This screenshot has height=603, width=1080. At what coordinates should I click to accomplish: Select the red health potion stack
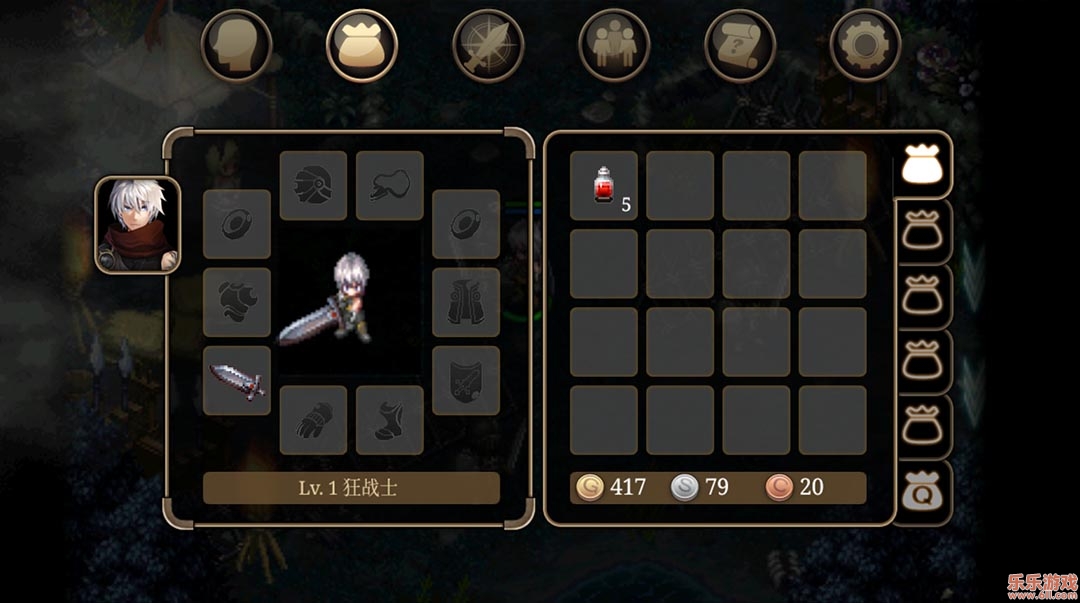(x=604, y=185)
